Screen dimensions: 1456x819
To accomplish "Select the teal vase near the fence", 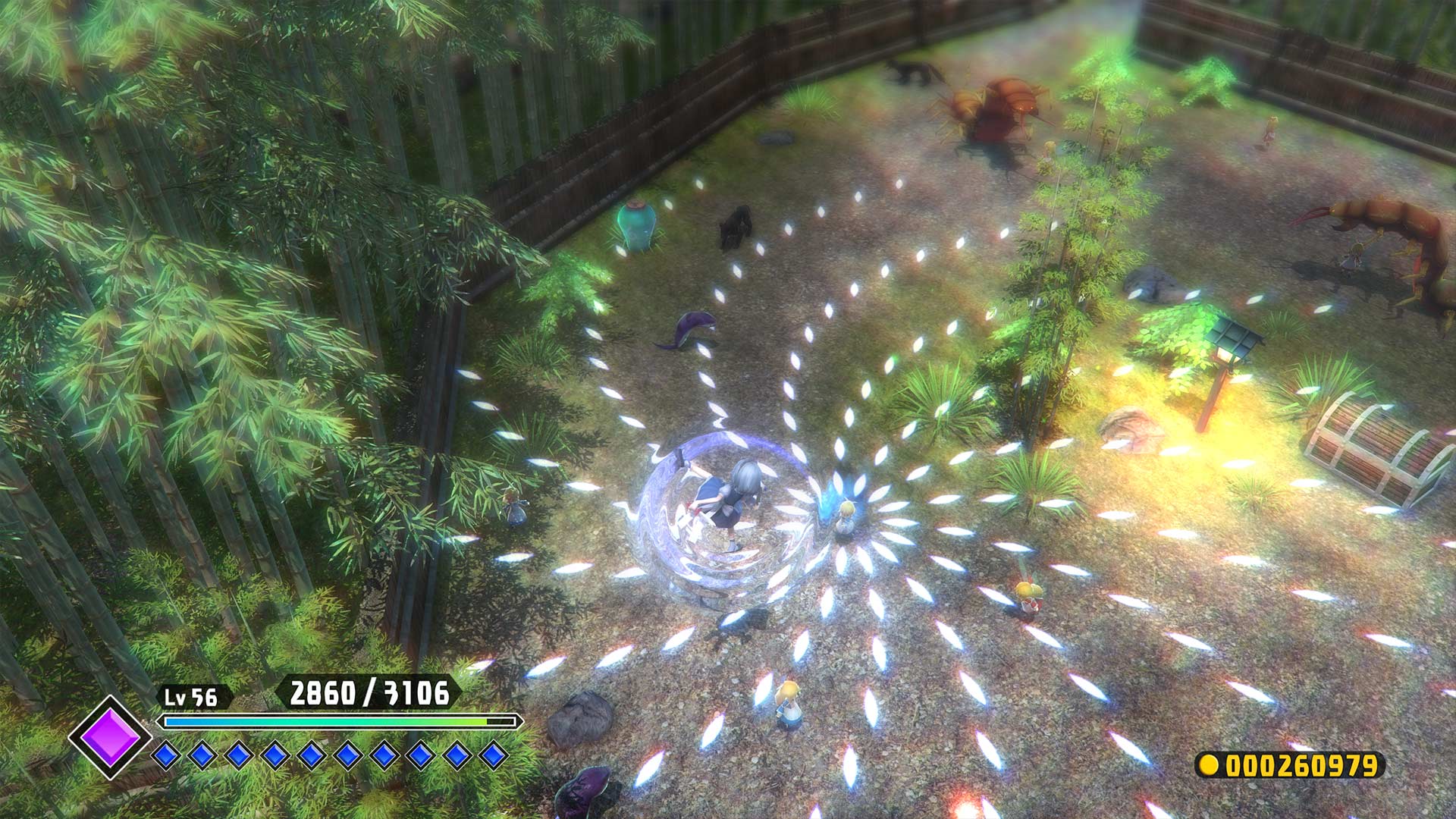I will pos(635,226).
